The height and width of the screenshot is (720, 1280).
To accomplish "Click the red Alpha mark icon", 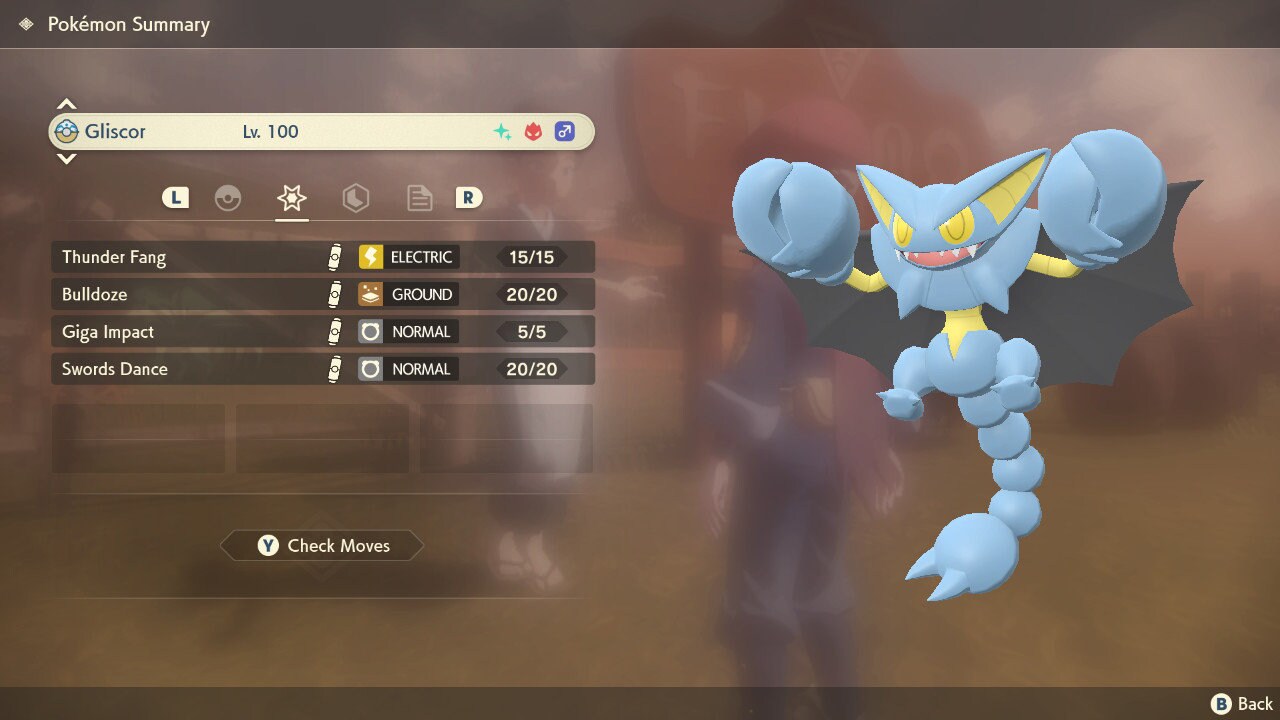I will 532,130.
